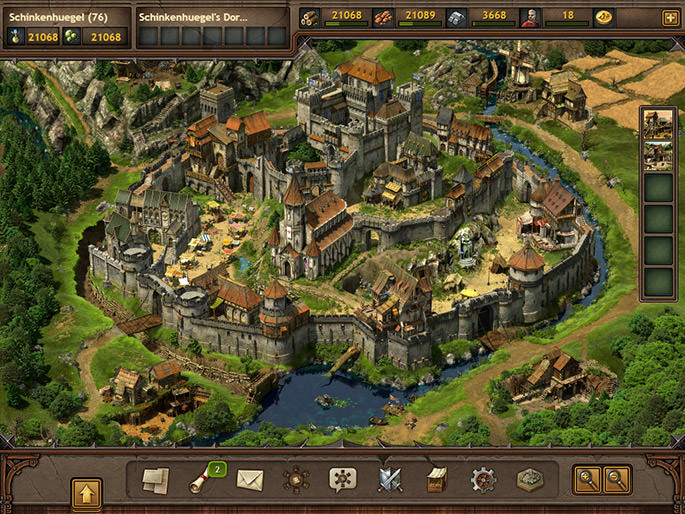The image size is (685, 514).
Task: Select the second building thumbnail in side queue
Action: 658,156
